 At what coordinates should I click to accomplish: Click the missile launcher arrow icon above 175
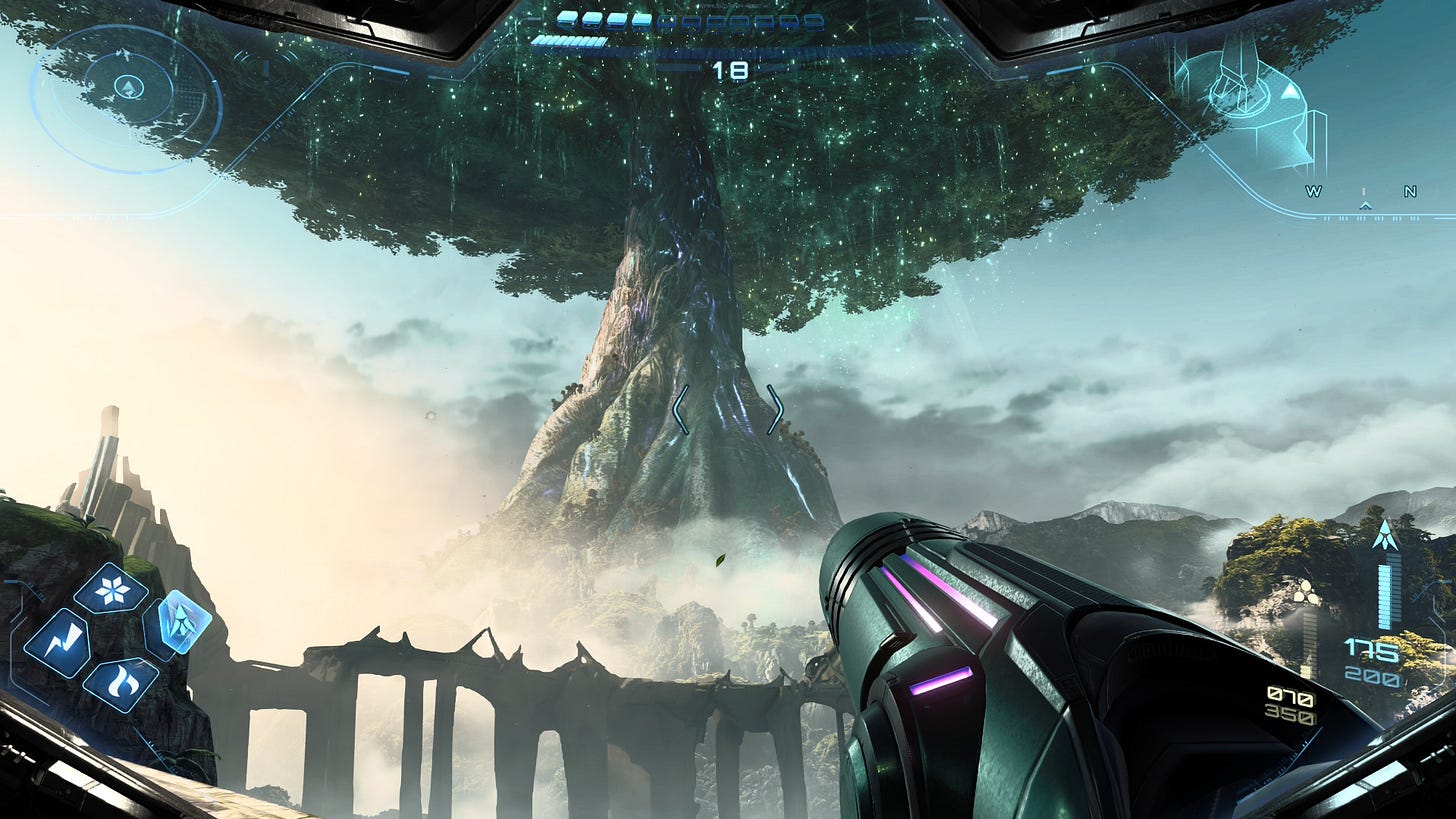[x=1384, y=533]
